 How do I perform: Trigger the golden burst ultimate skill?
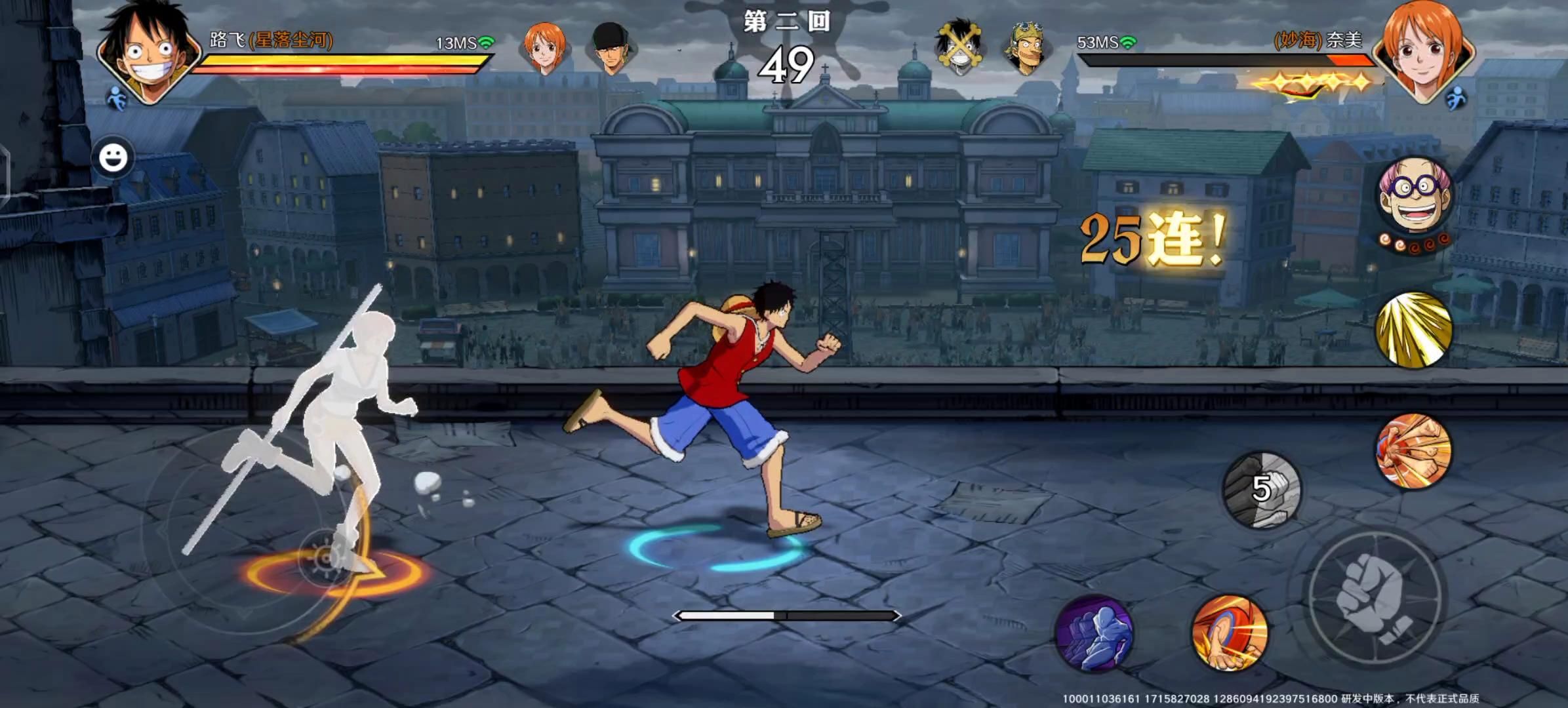pos(1413,330)
